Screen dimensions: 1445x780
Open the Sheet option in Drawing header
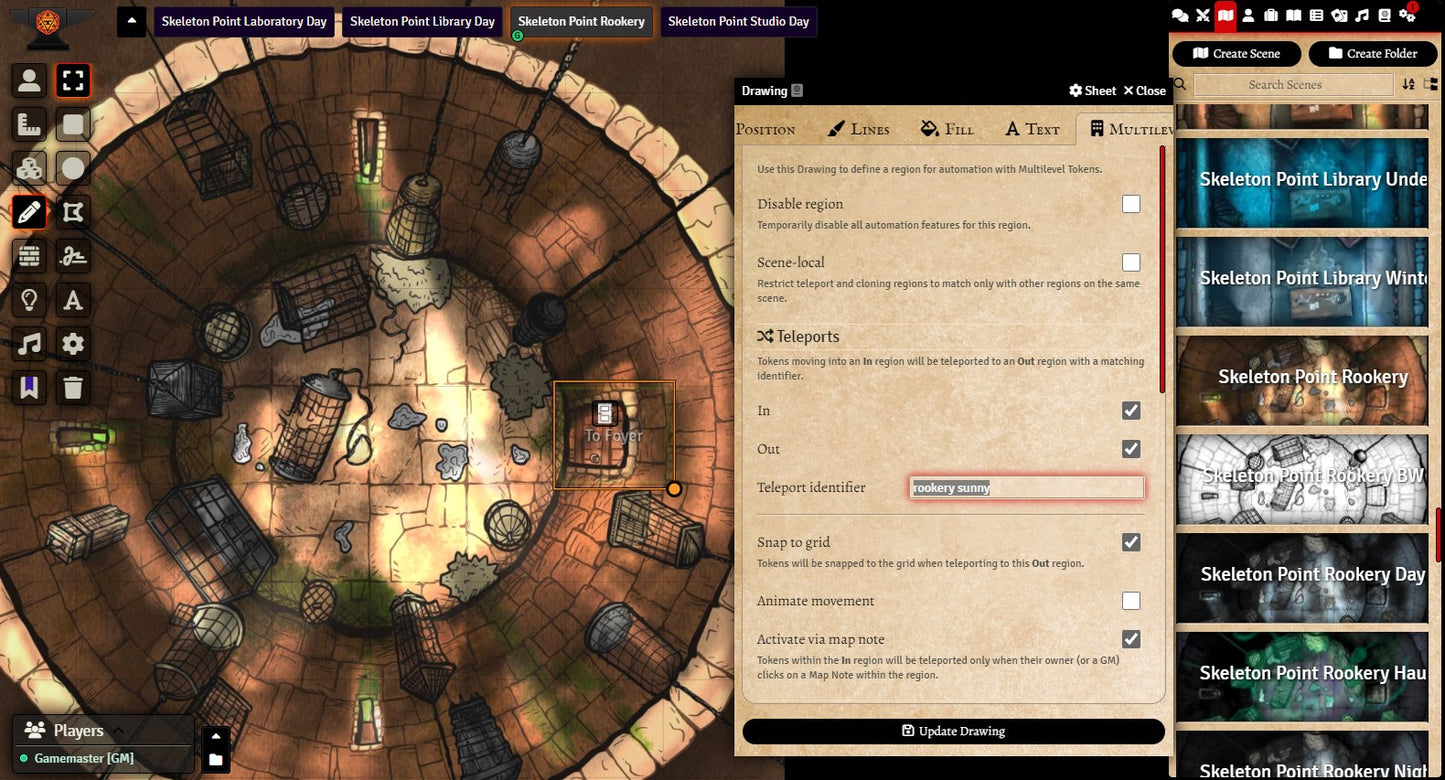[1092, 91]
